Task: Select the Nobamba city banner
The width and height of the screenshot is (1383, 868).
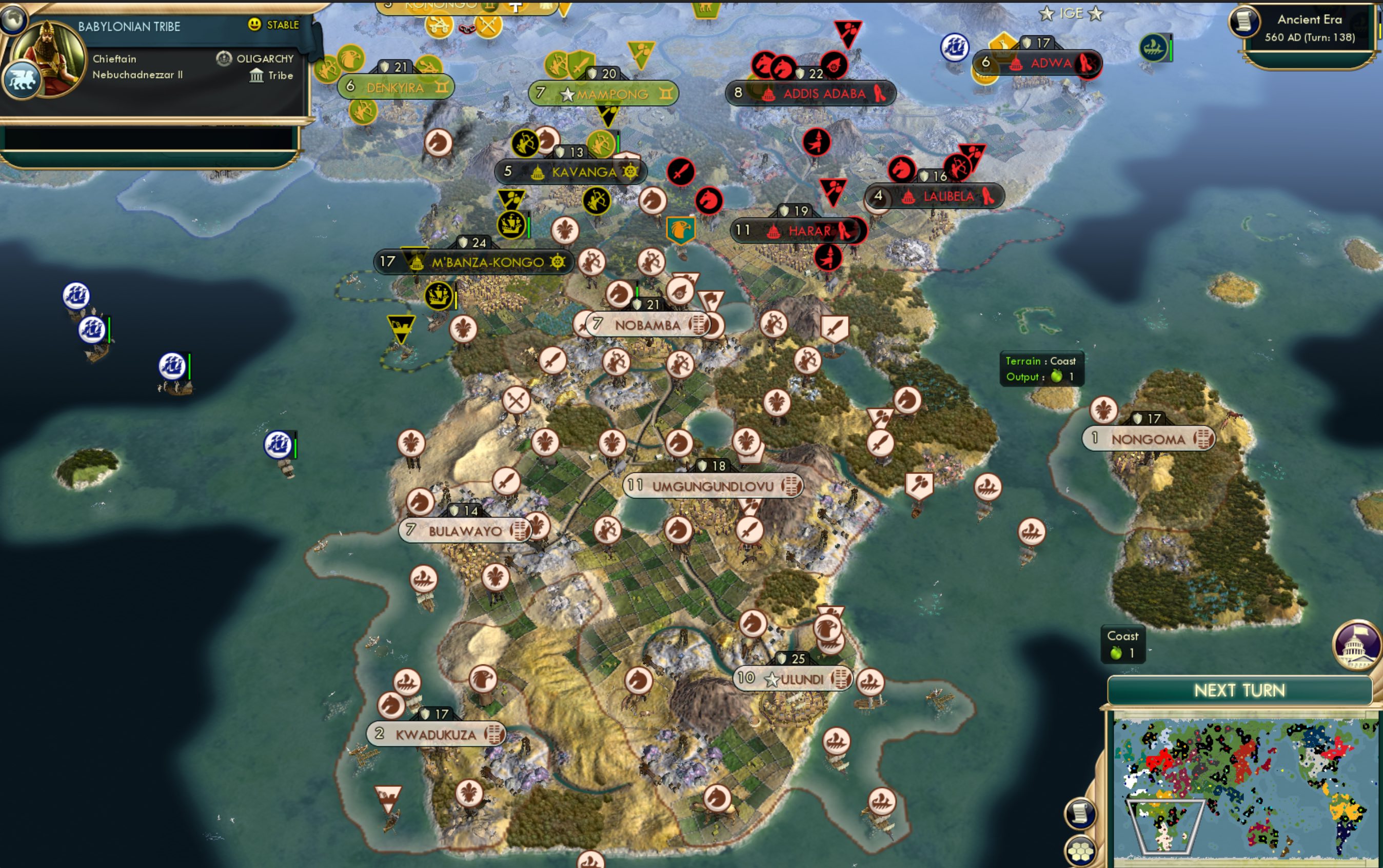Action: [647, 325]
